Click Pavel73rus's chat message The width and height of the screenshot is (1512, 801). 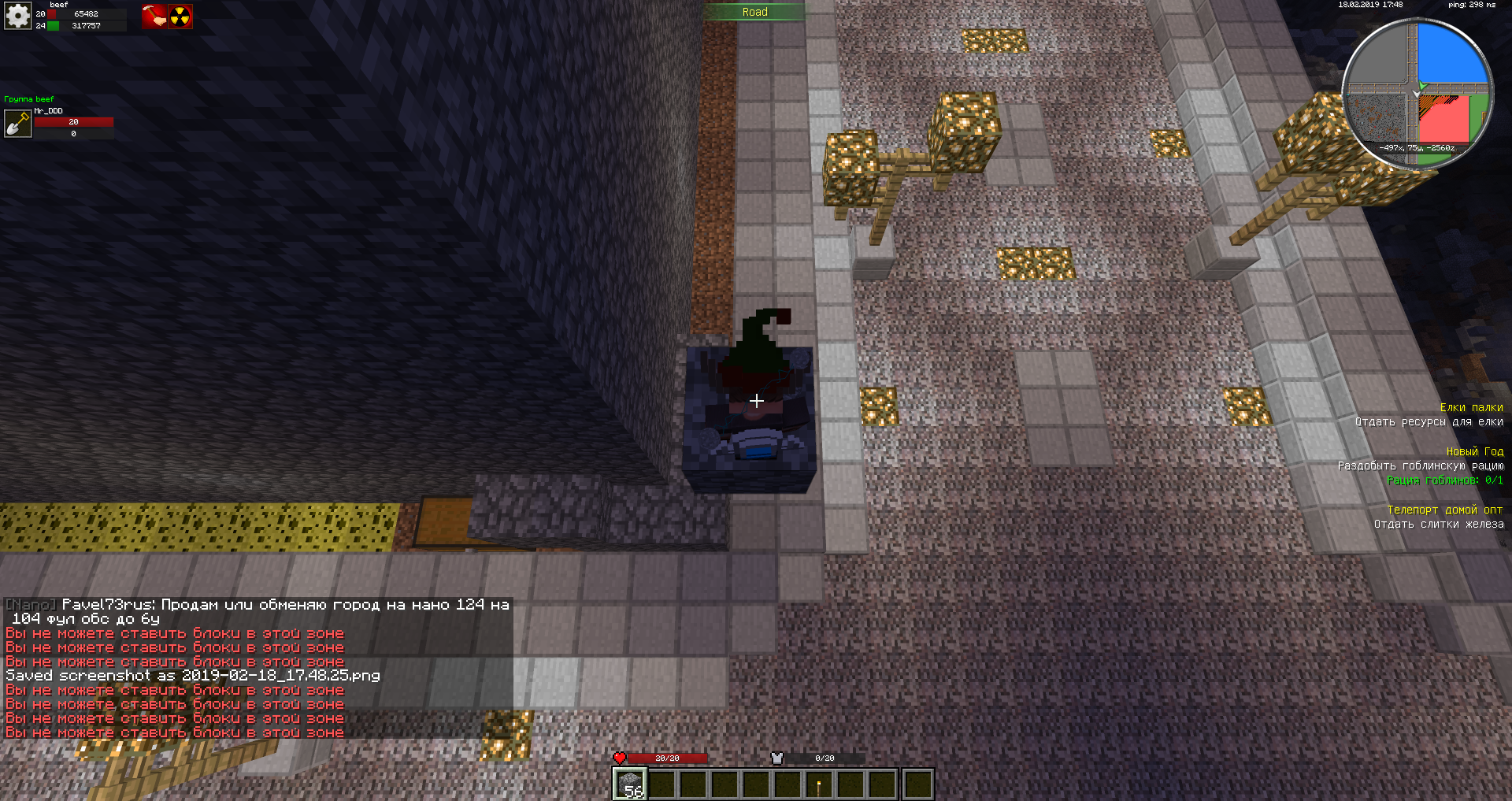click(260, 611)
